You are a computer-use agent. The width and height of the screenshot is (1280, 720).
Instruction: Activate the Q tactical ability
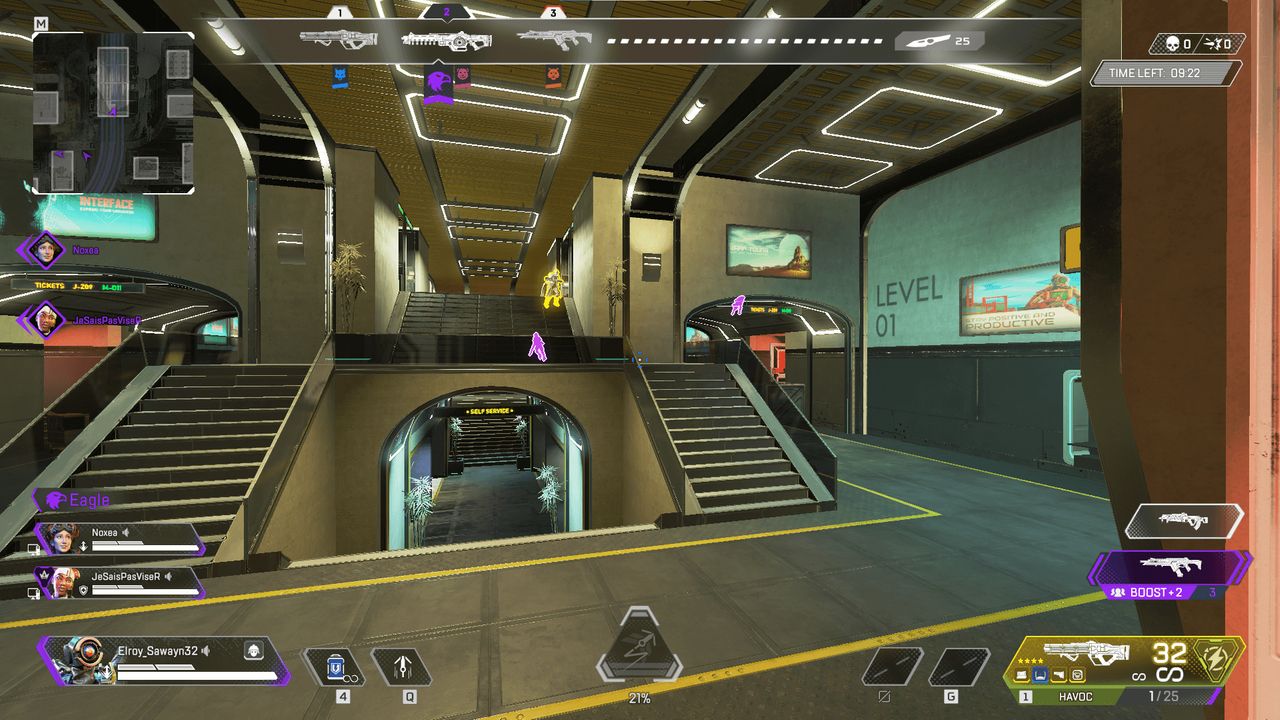(x=401, y=666)
